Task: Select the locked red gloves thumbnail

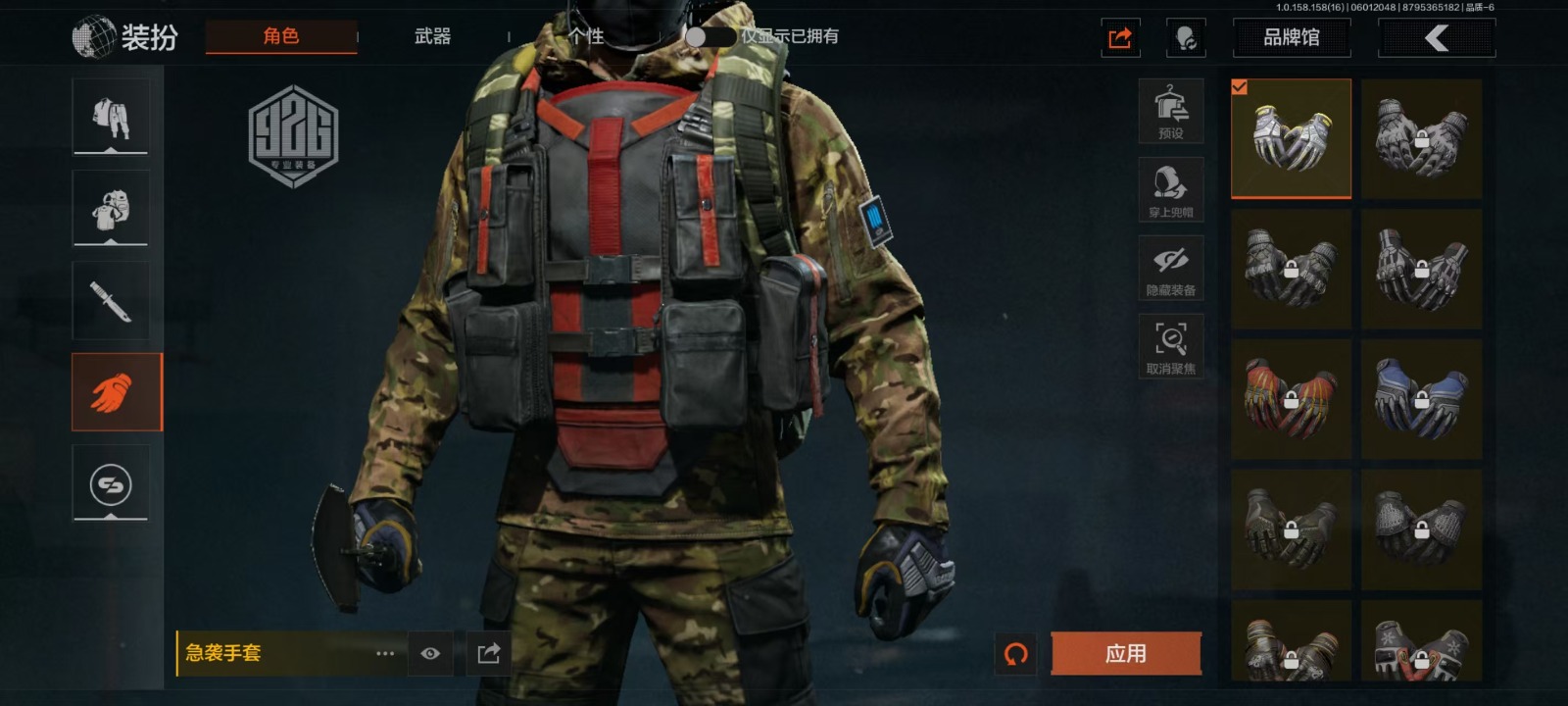Action: (x=1291, y=398)
